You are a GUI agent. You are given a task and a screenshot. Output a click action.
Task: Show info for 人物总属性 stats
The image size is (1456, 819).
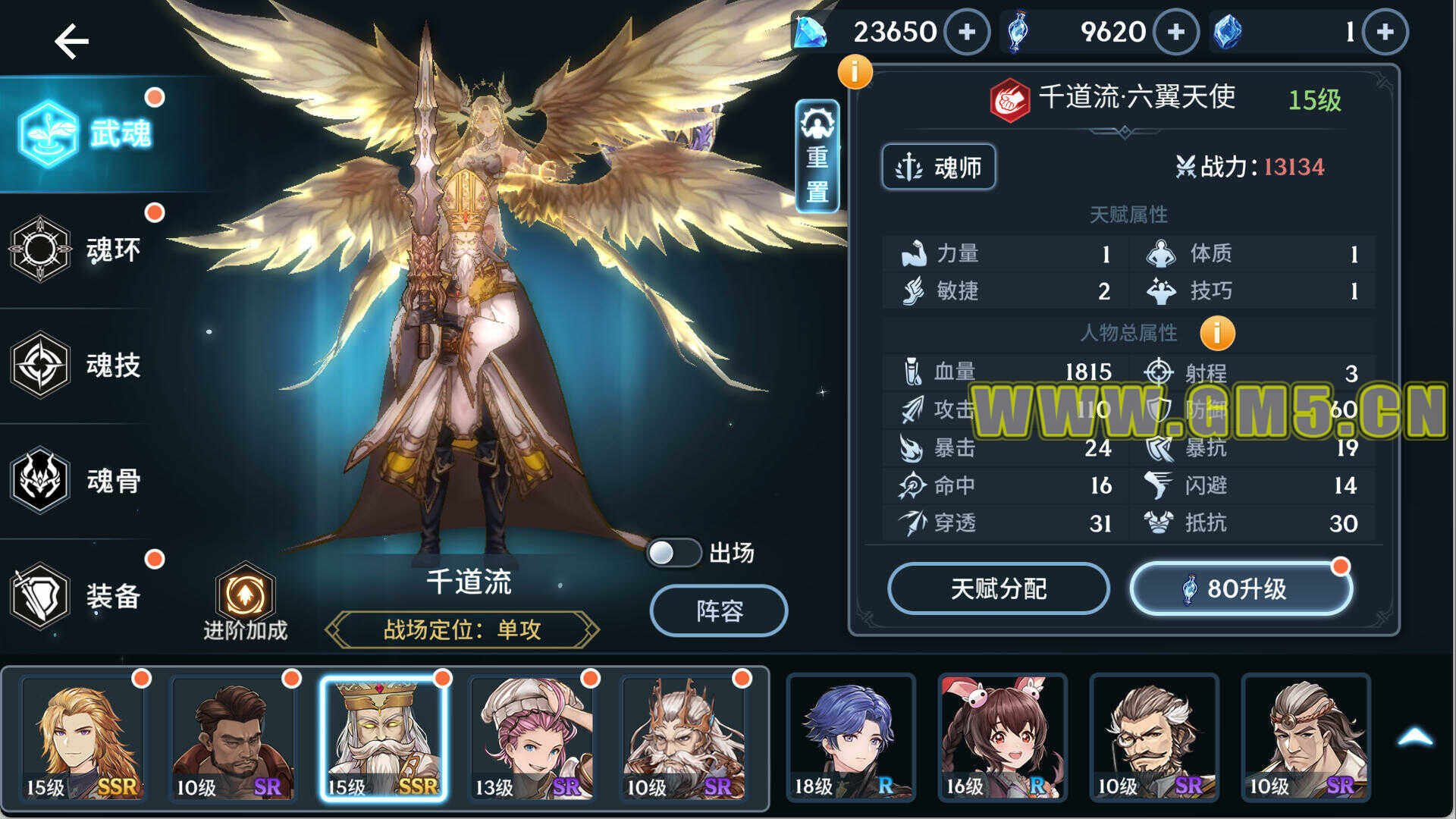click(1217, 334)
